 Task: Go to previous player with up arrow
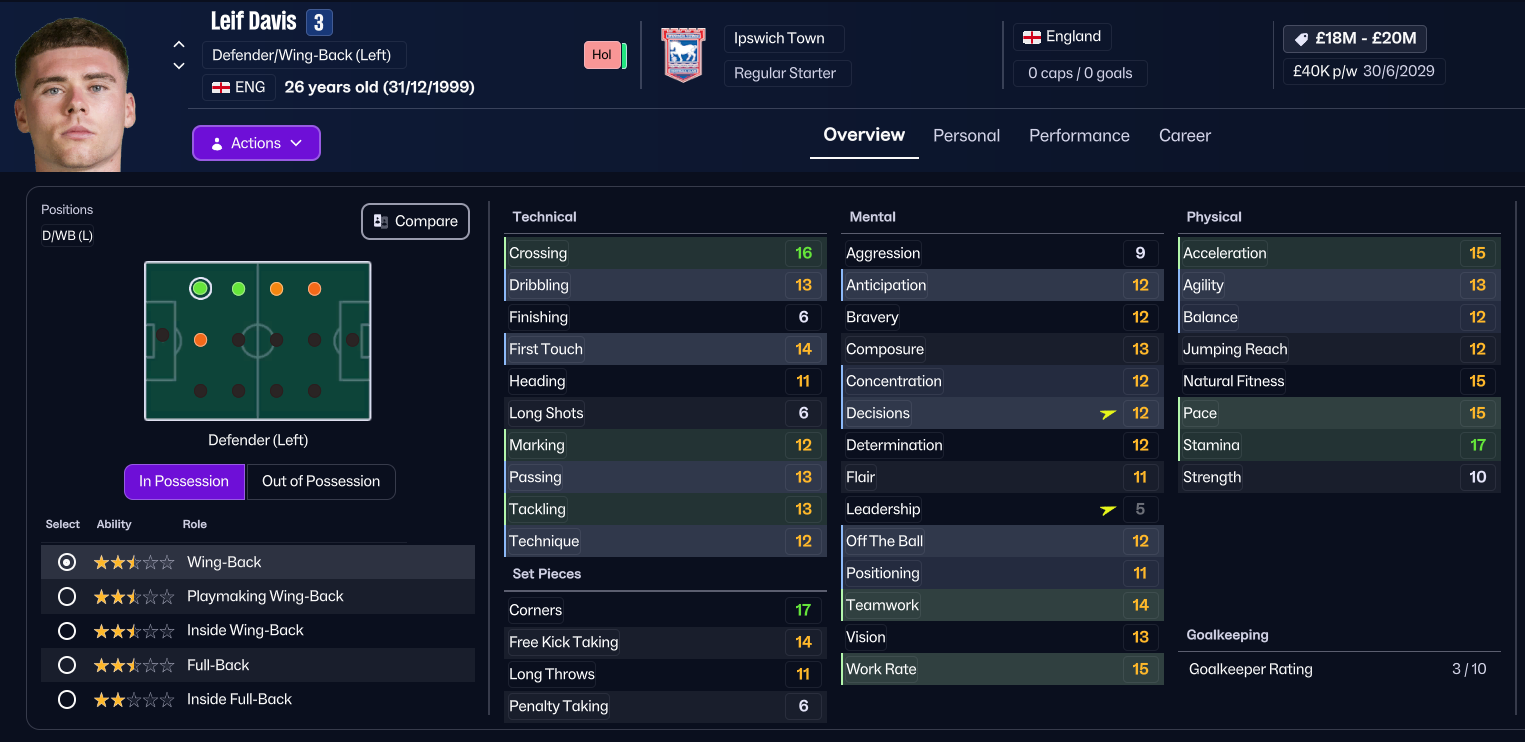coord(179,44)
